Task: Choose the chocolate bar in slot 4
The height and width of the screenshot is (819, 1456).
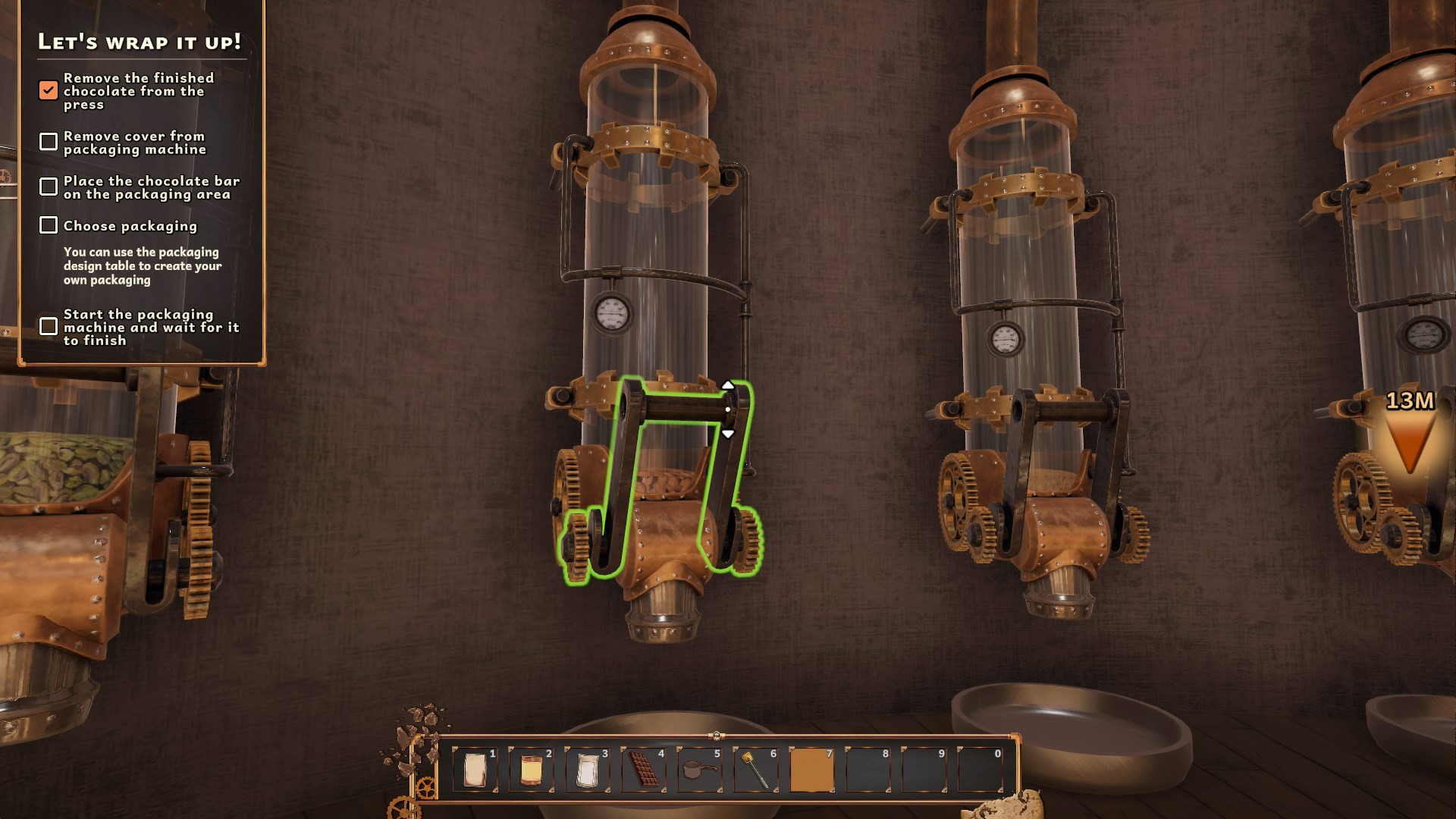Action: click(x=643, y=770)
